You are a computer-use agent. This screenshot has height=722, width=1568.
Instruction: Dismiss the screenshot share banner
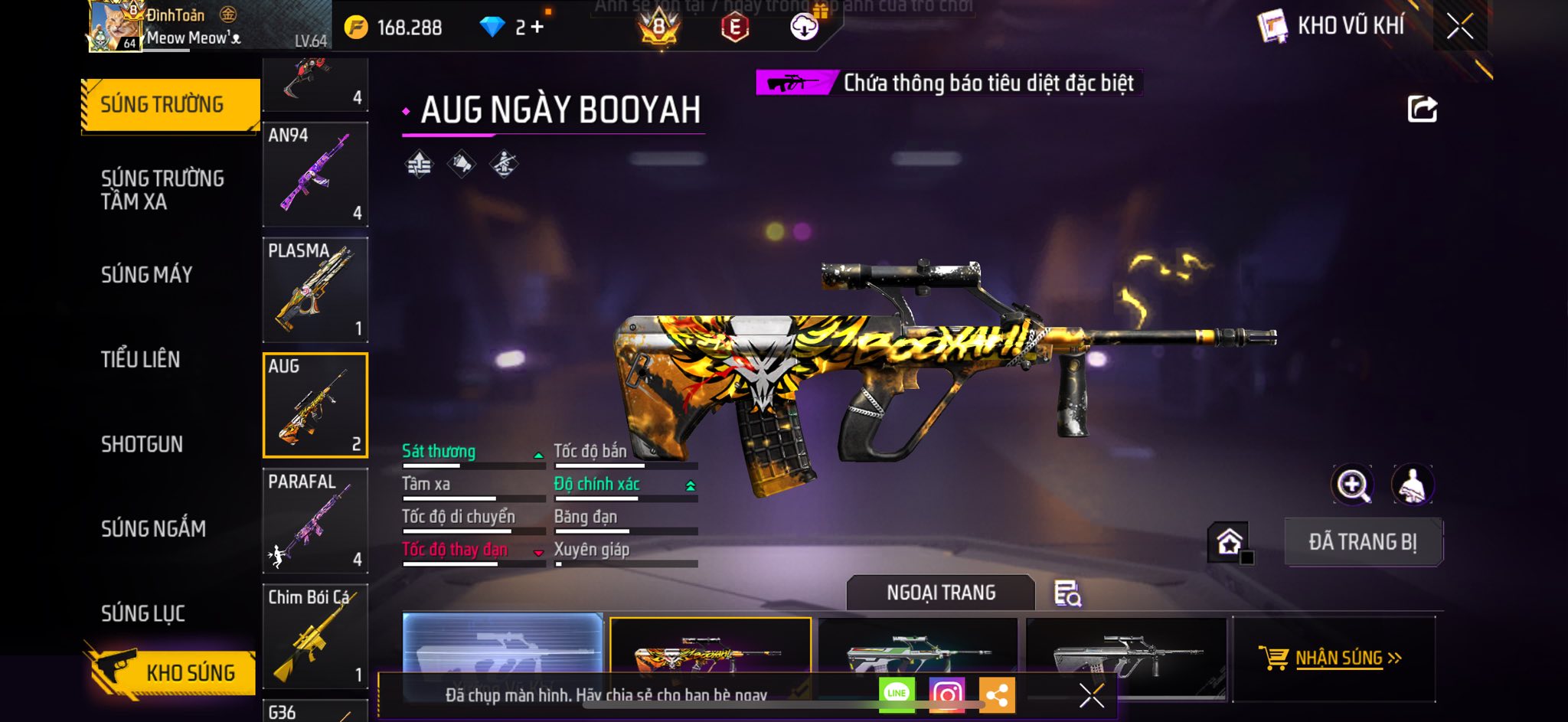(1091, 695)
